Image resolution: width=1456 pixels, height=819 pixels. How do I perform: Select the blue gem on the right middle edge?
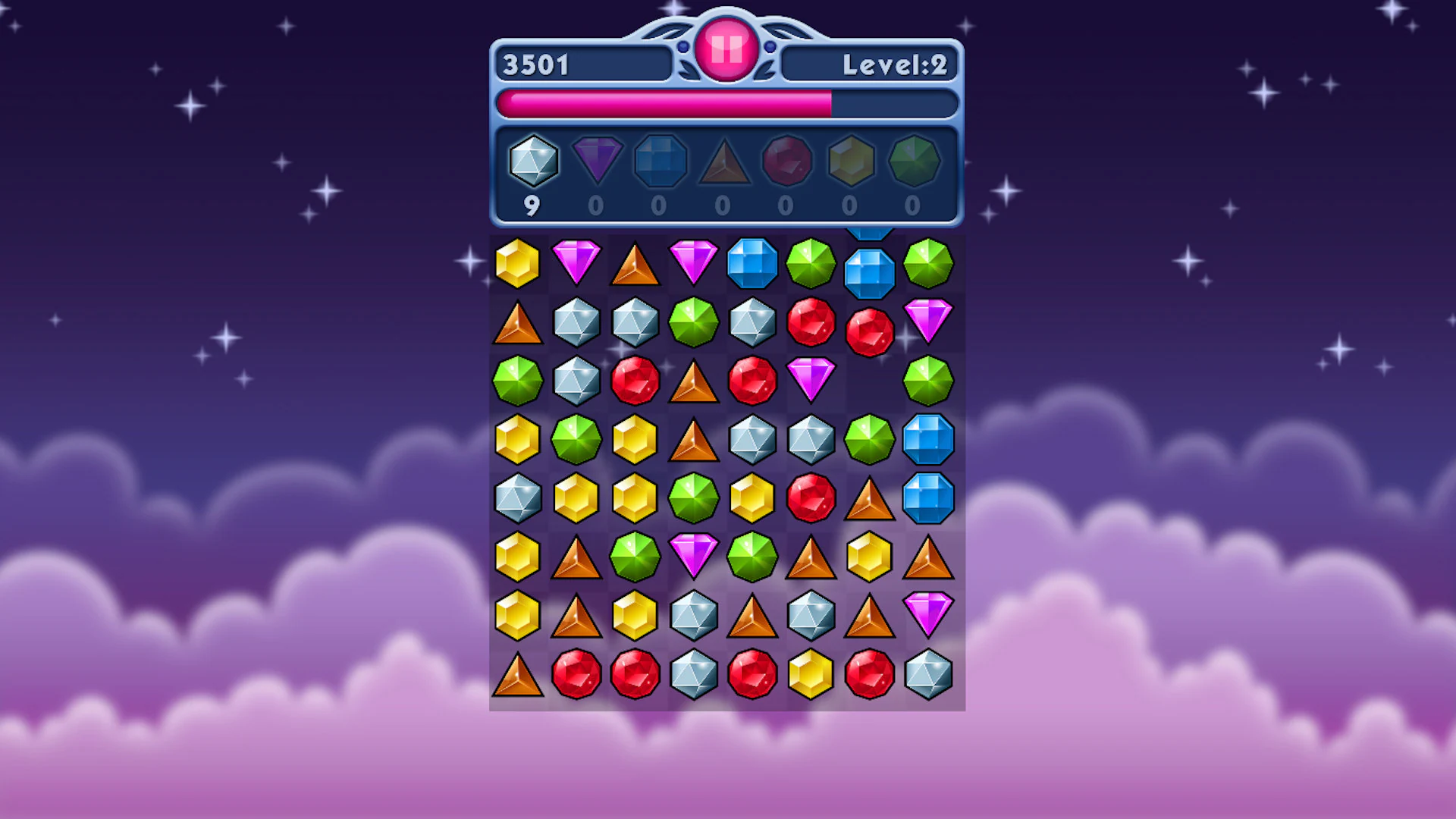929,497
